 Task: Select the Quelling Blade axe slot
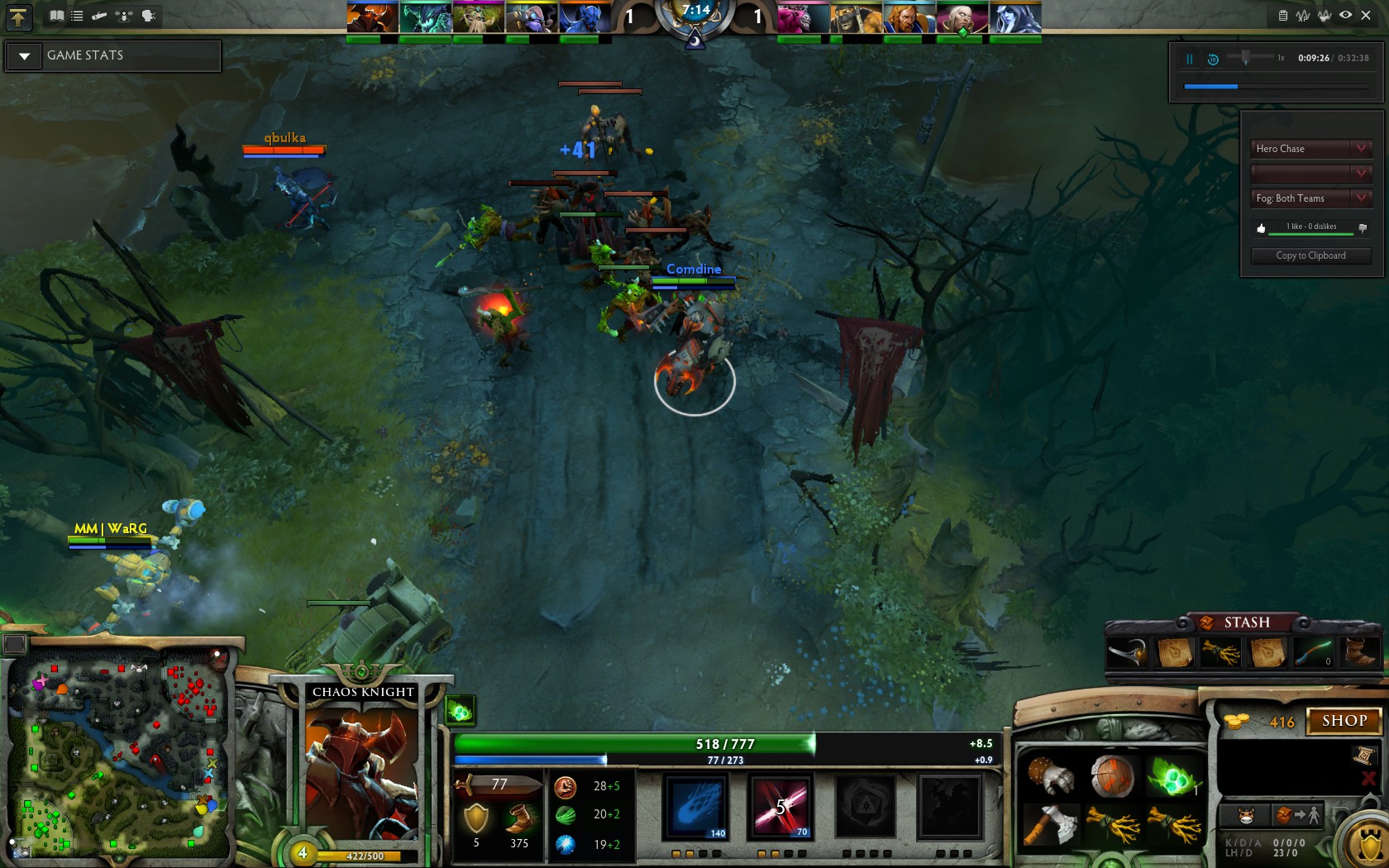coord(1051,825)
